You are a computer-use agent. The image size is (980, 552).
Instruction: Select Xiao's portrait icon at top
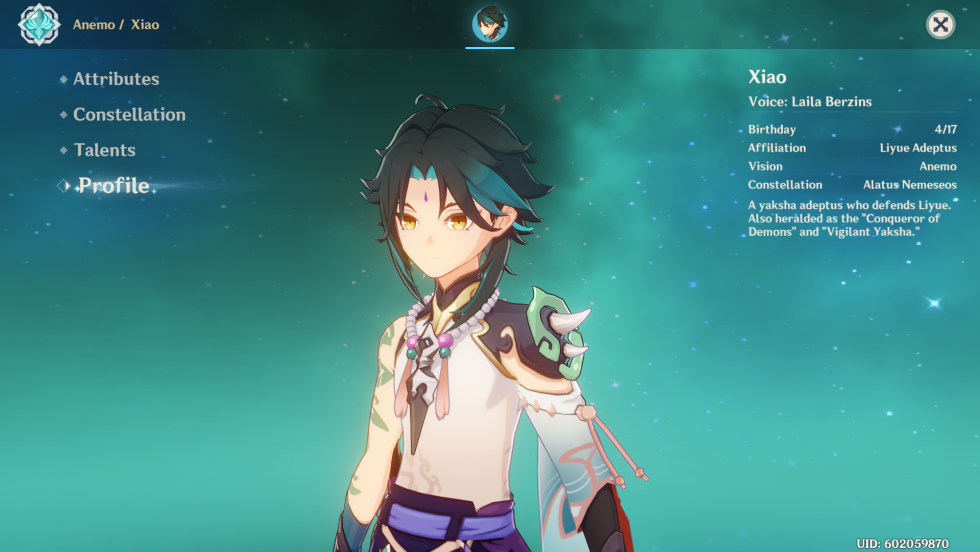pyautogui.click(x=490, y=25)
